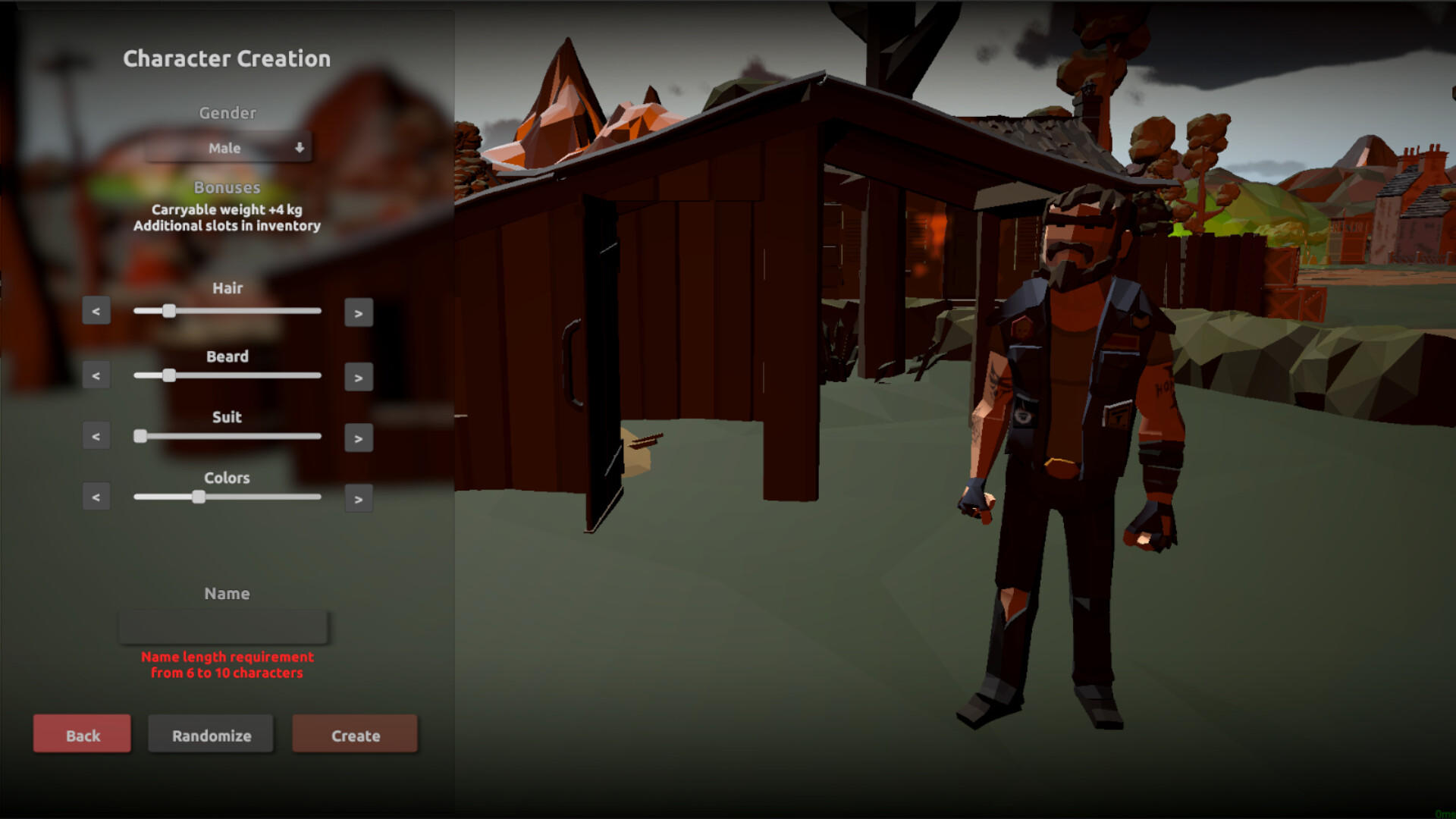Click the right arrow for Beard style

click(359, 376)
